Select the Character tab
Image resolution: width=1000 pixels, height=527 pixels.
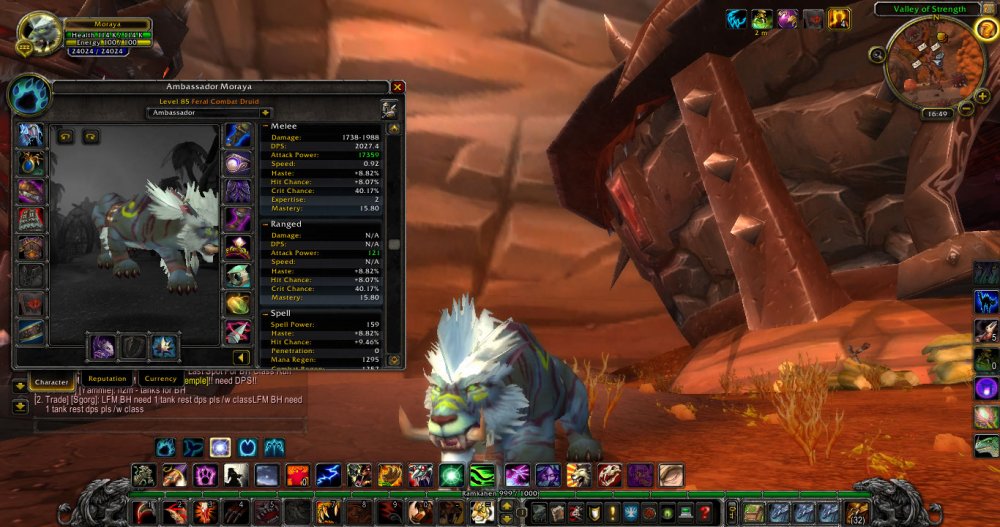pos(51,382)
